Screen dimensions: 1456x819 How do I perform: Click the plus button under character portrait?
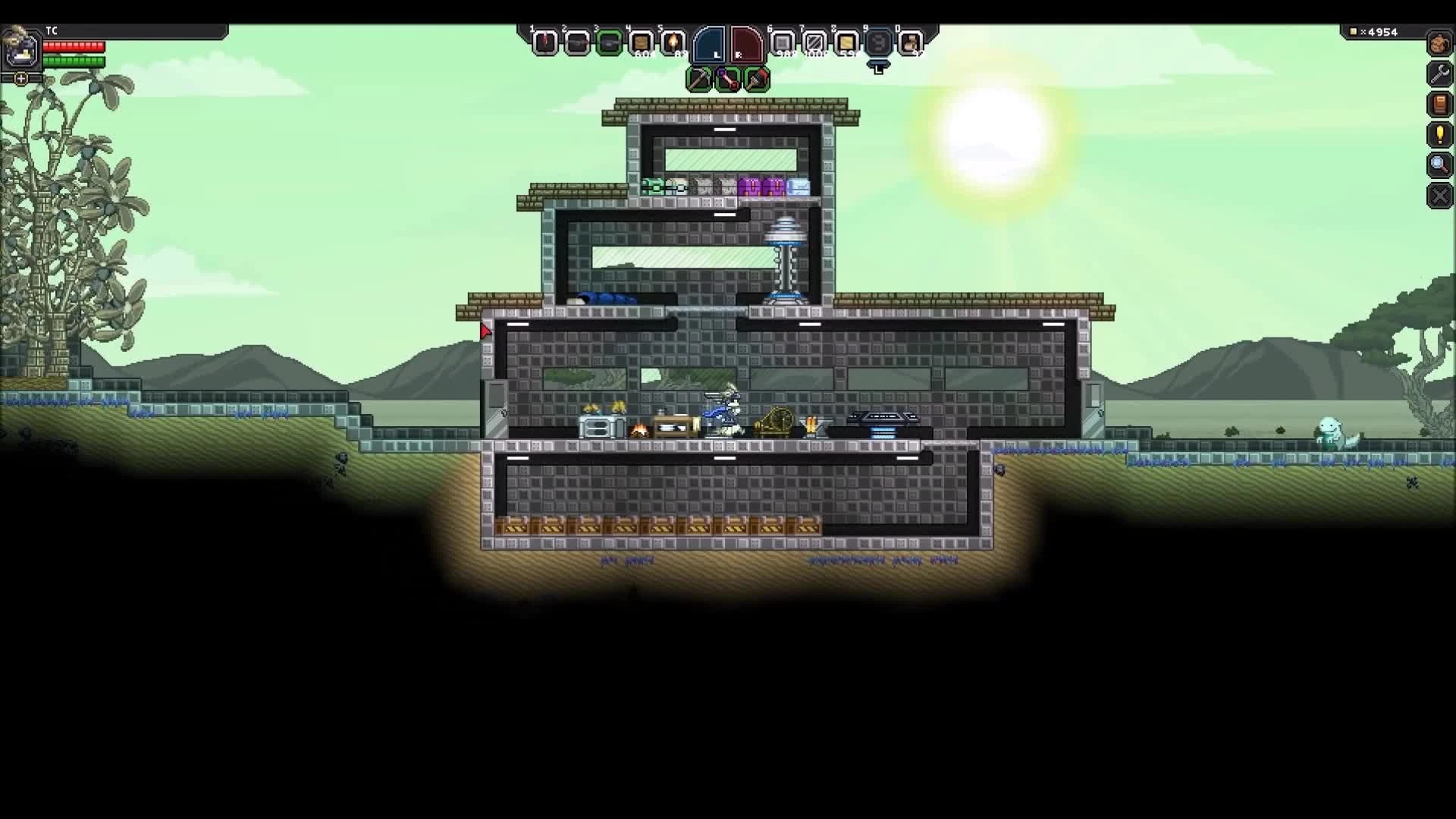click(x=20, y=78)
